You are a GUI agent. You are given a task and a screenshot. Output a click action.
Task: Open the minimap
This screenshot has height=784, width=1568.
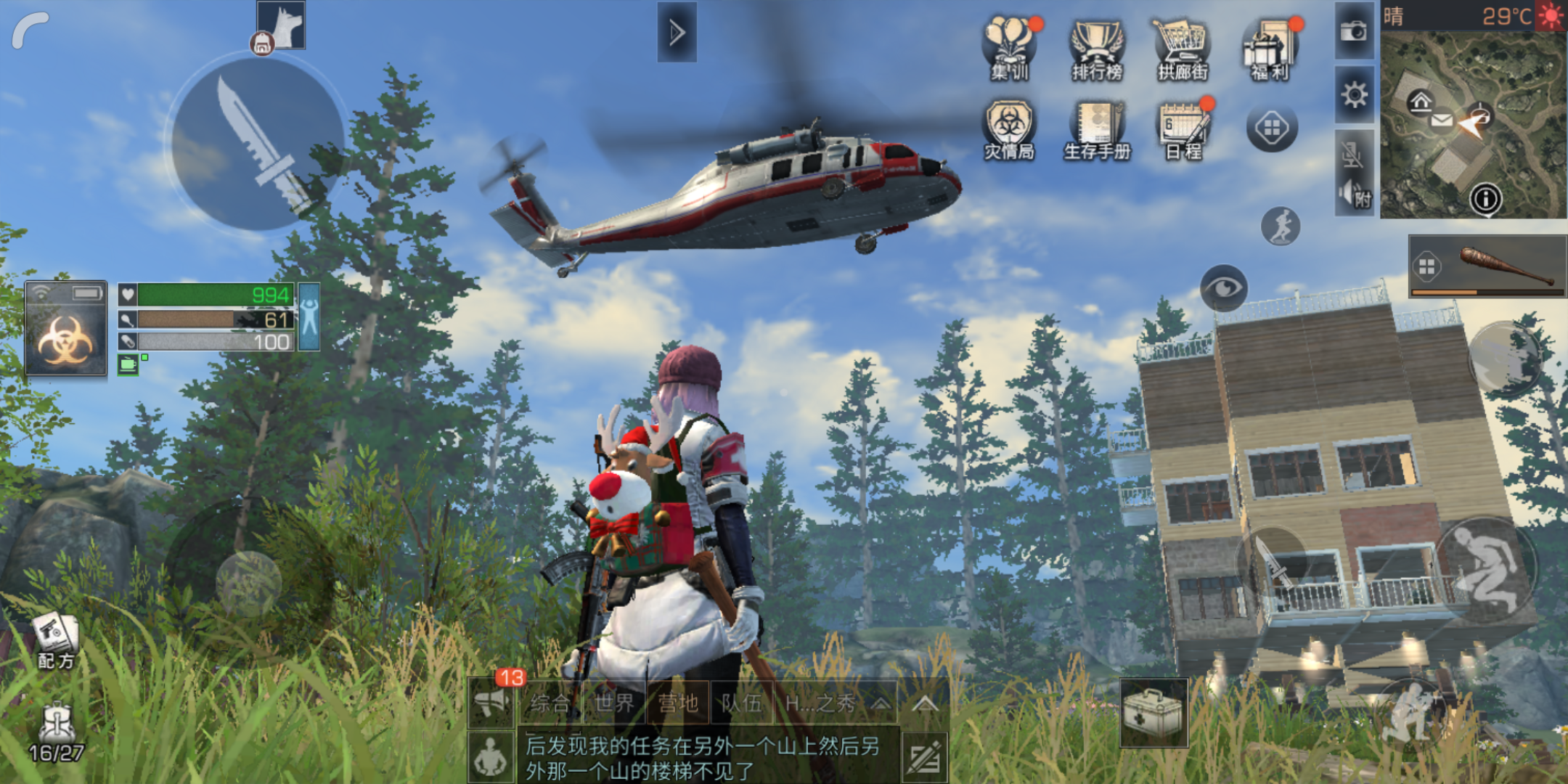(x=1473, y=123)
